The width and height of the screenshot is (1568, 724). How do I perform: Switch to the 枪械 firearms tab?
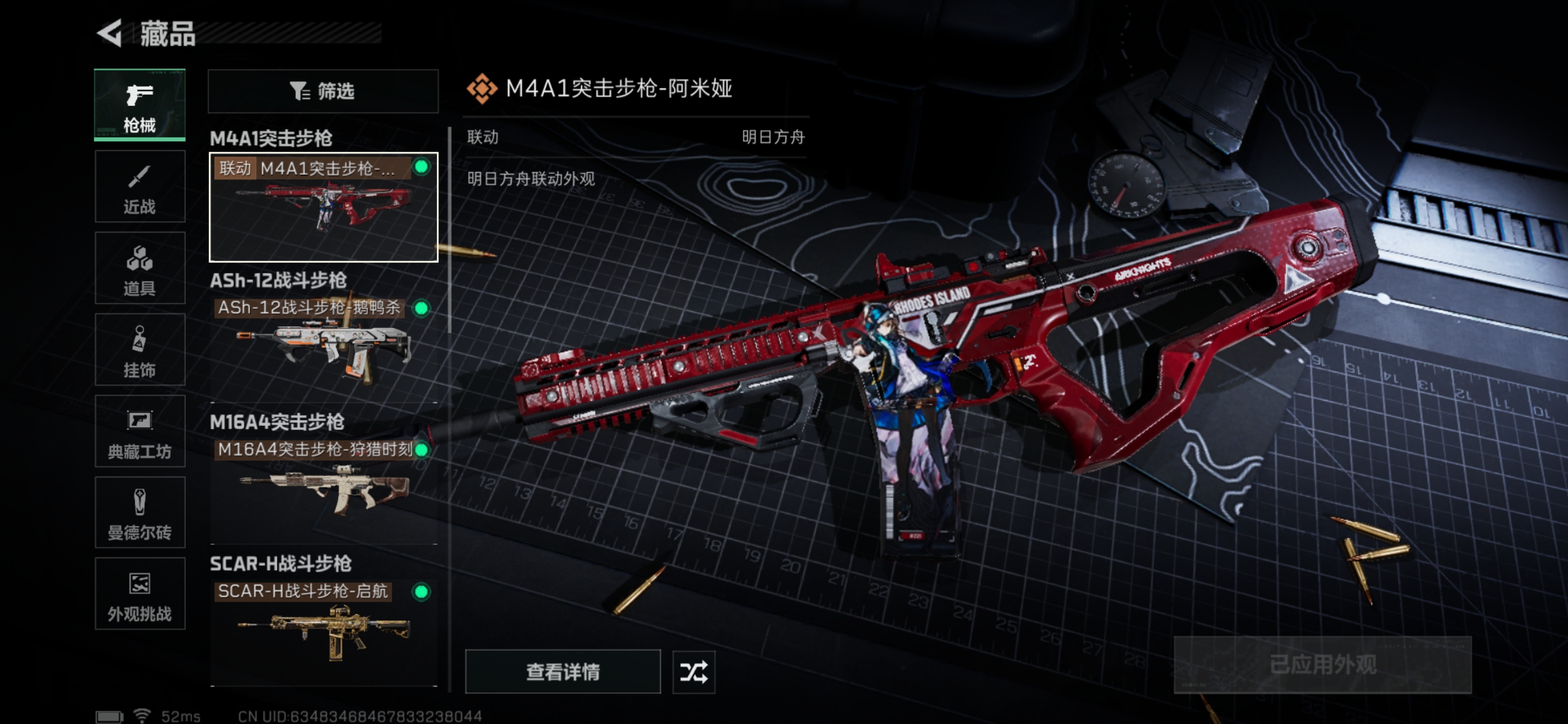click(x=139, y=105)
